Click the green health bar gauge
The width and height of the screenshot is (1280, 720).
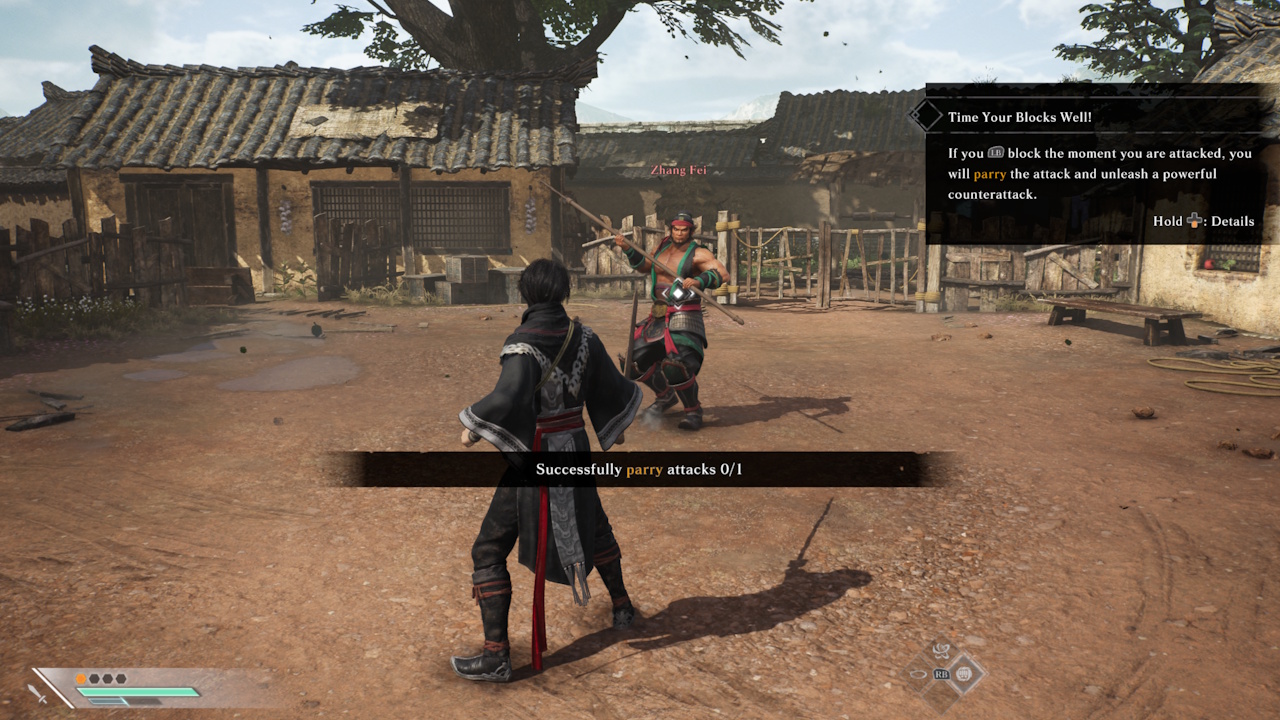coord(135,692)
